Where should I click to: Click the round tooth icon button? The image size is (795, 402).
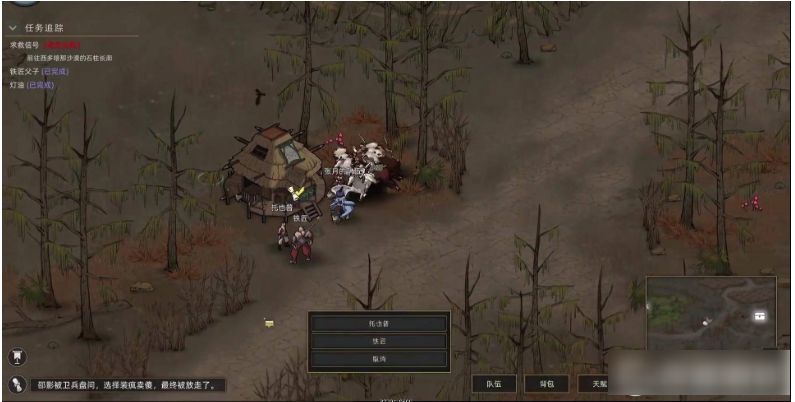point(17,355)
